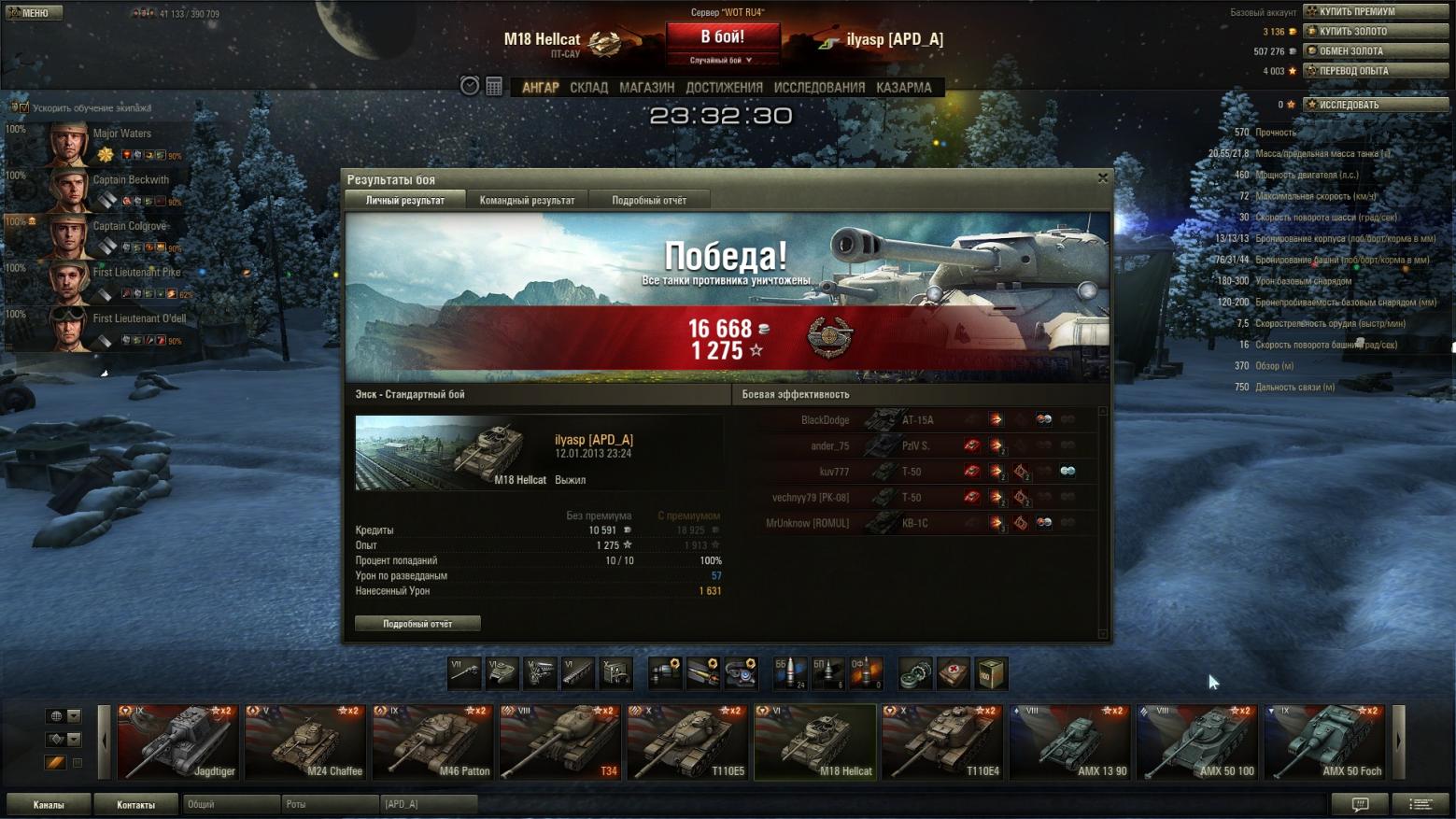The width and height of the screenshot is (1456, 819).
Task: Go to the СКЛАД section
Action: 588,88
